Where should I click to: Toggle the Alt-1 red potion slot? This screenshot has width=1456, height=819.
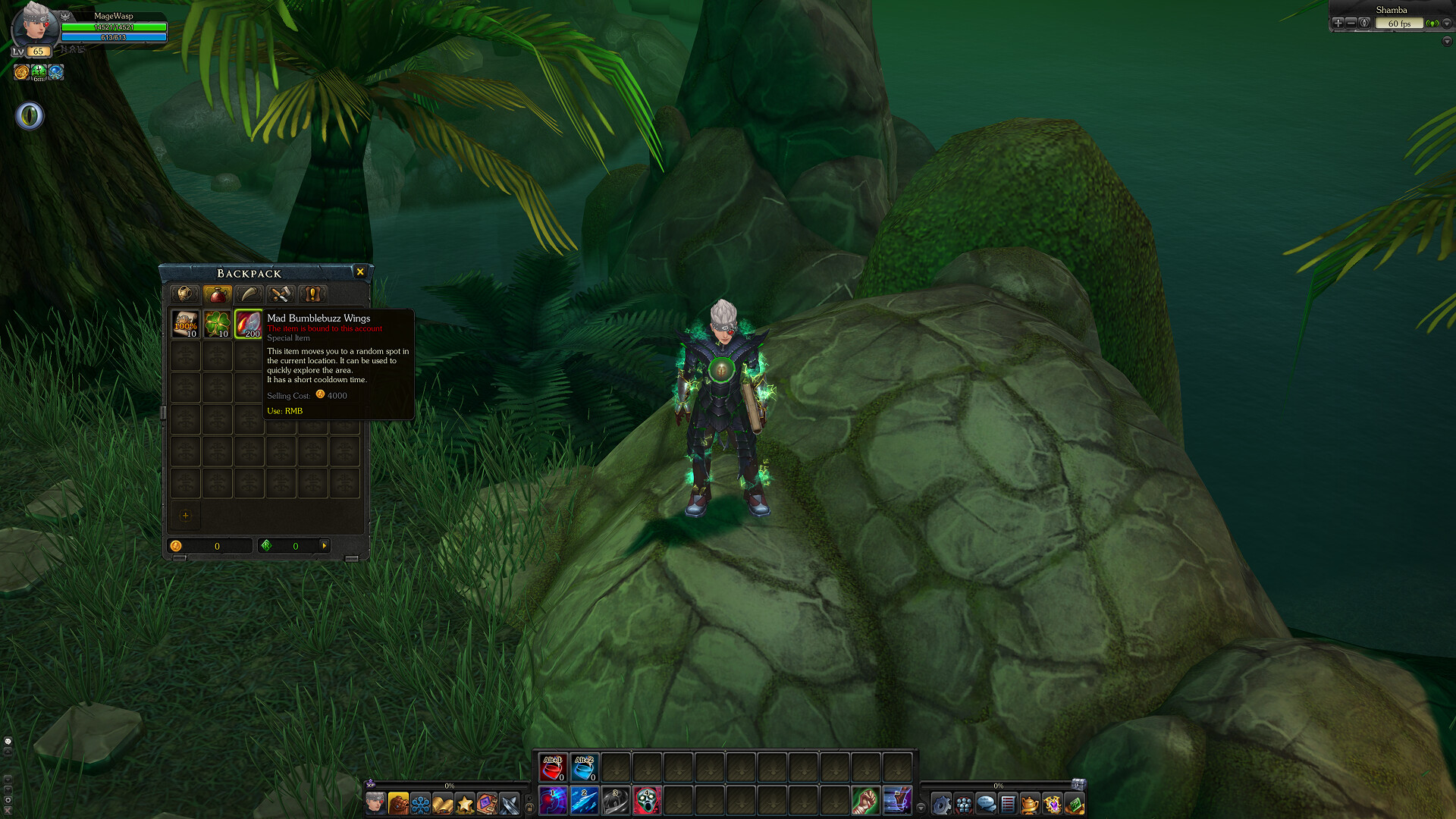(553, 767)
